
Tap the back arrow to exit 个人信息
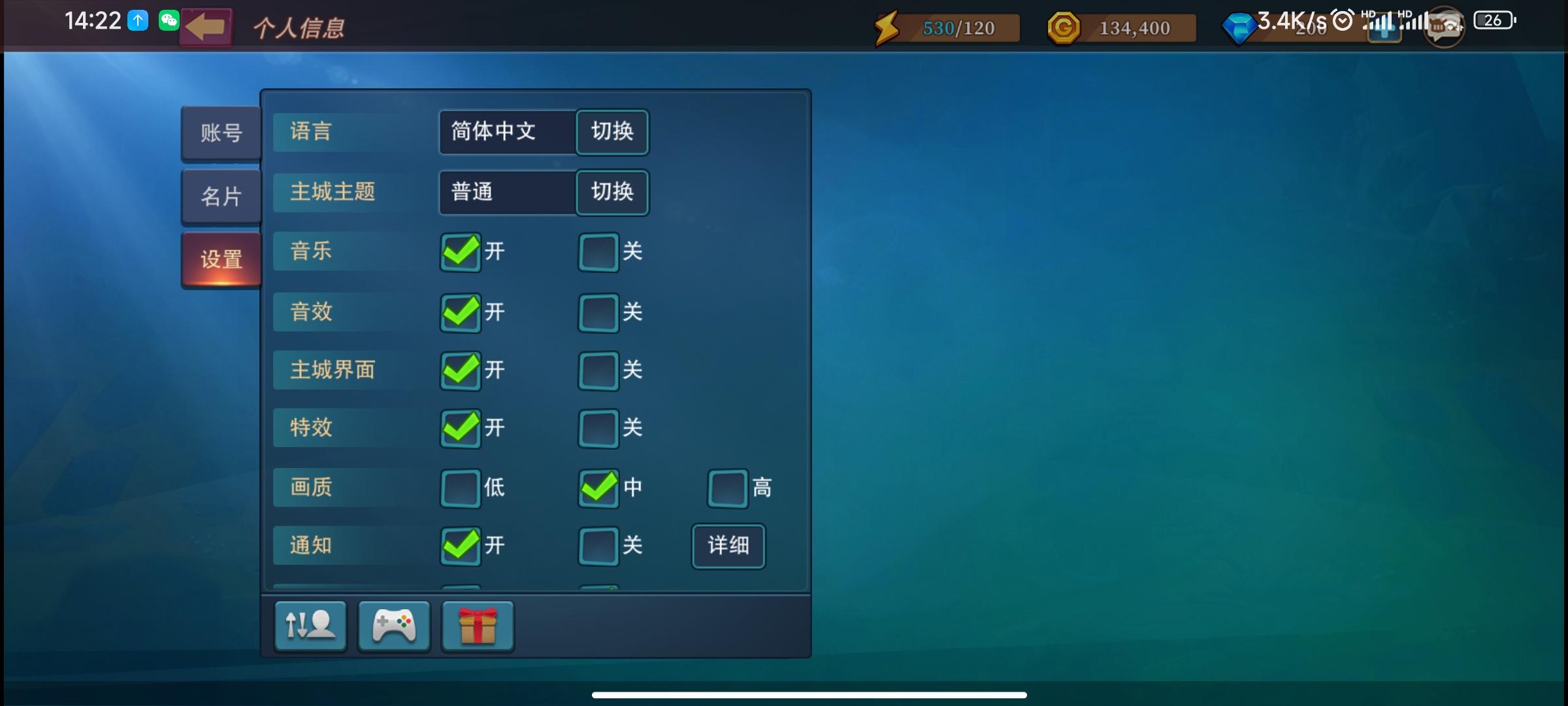point(206,26)
